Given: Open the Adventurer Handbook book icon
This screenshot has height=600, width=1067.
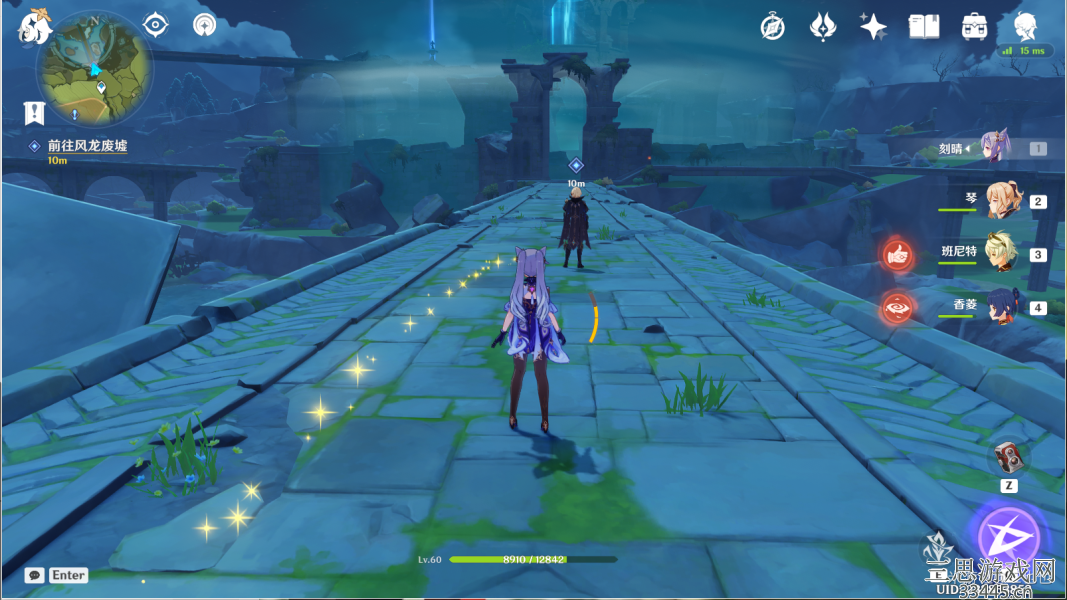Looking at the screenshot, I should [x=923, y=27].
